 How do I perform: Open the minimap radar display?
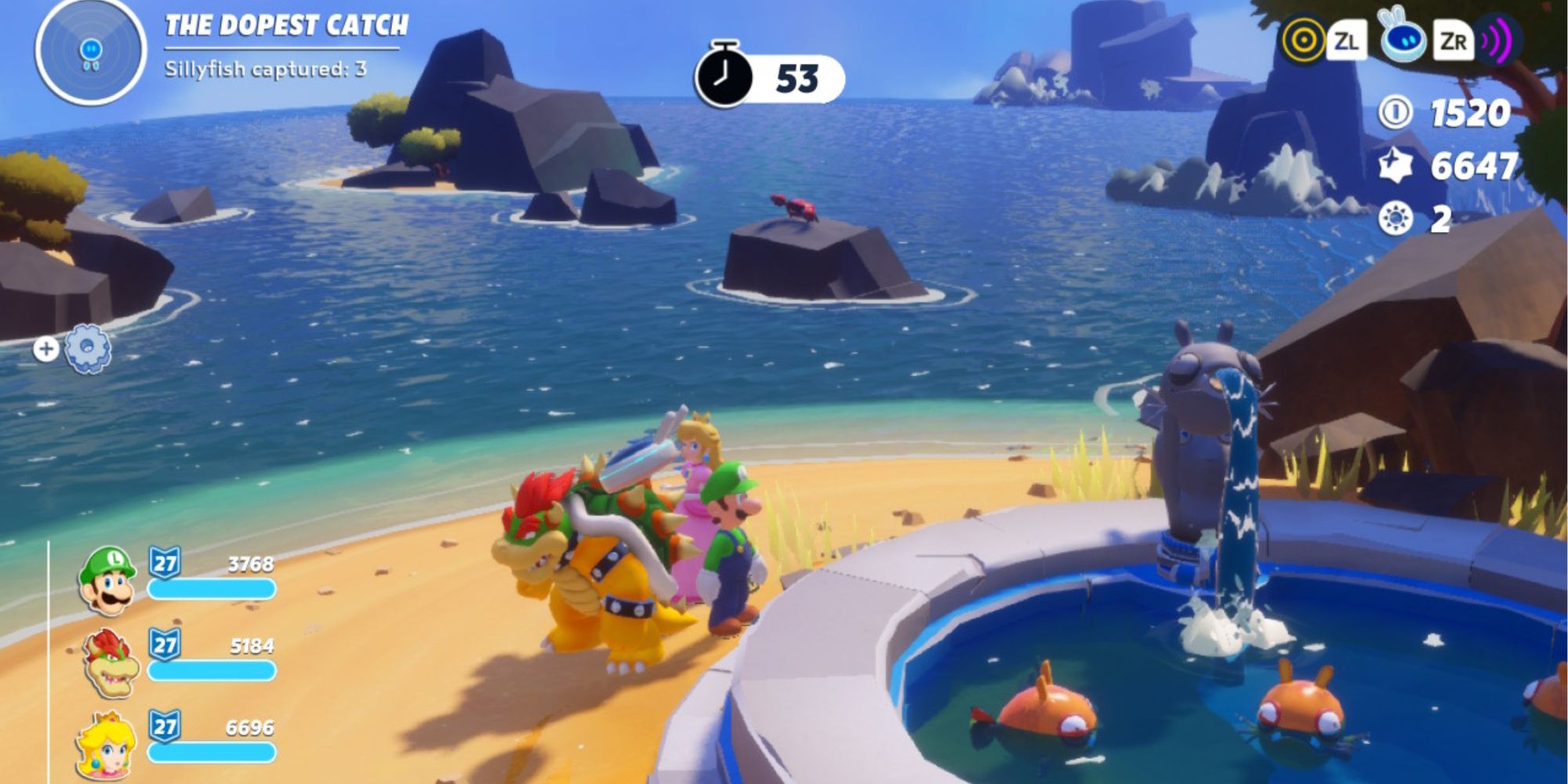click(89, 55)
